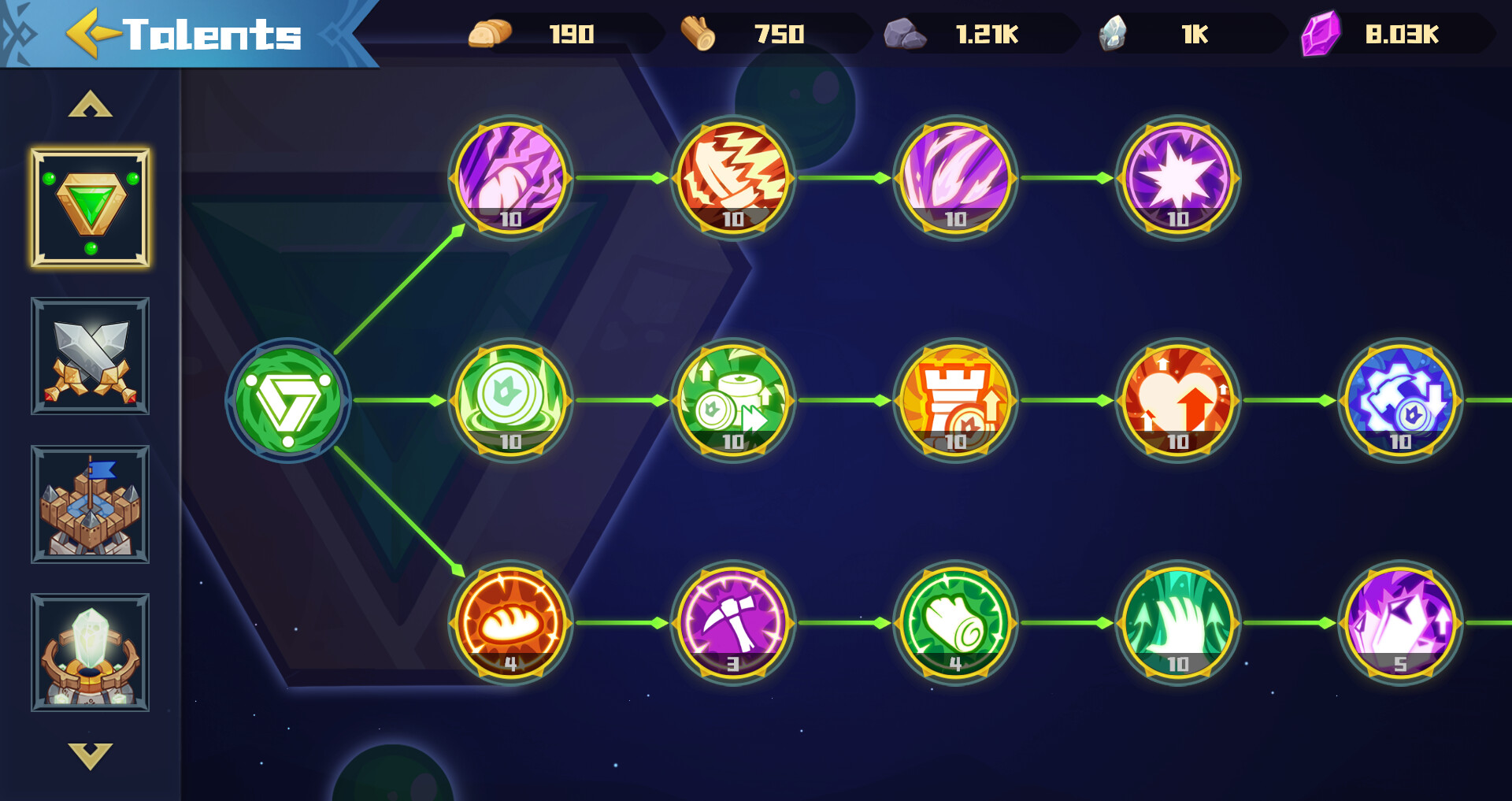
Task: Enable the scroll talent node
Action: (955, 622)
